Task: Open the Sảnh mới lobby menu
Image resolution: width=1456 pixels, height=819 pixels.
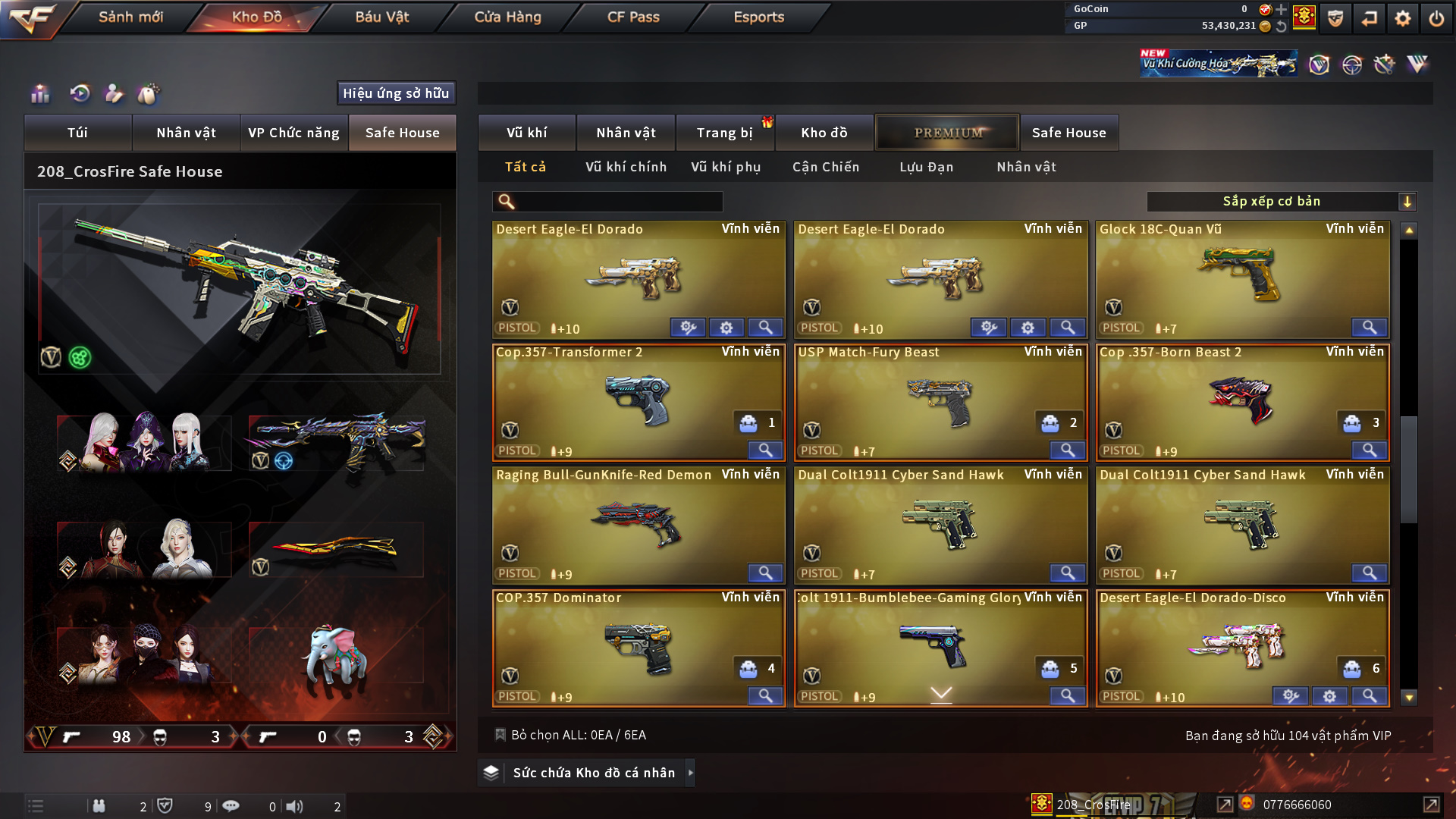Action: (x=130, y=17)
